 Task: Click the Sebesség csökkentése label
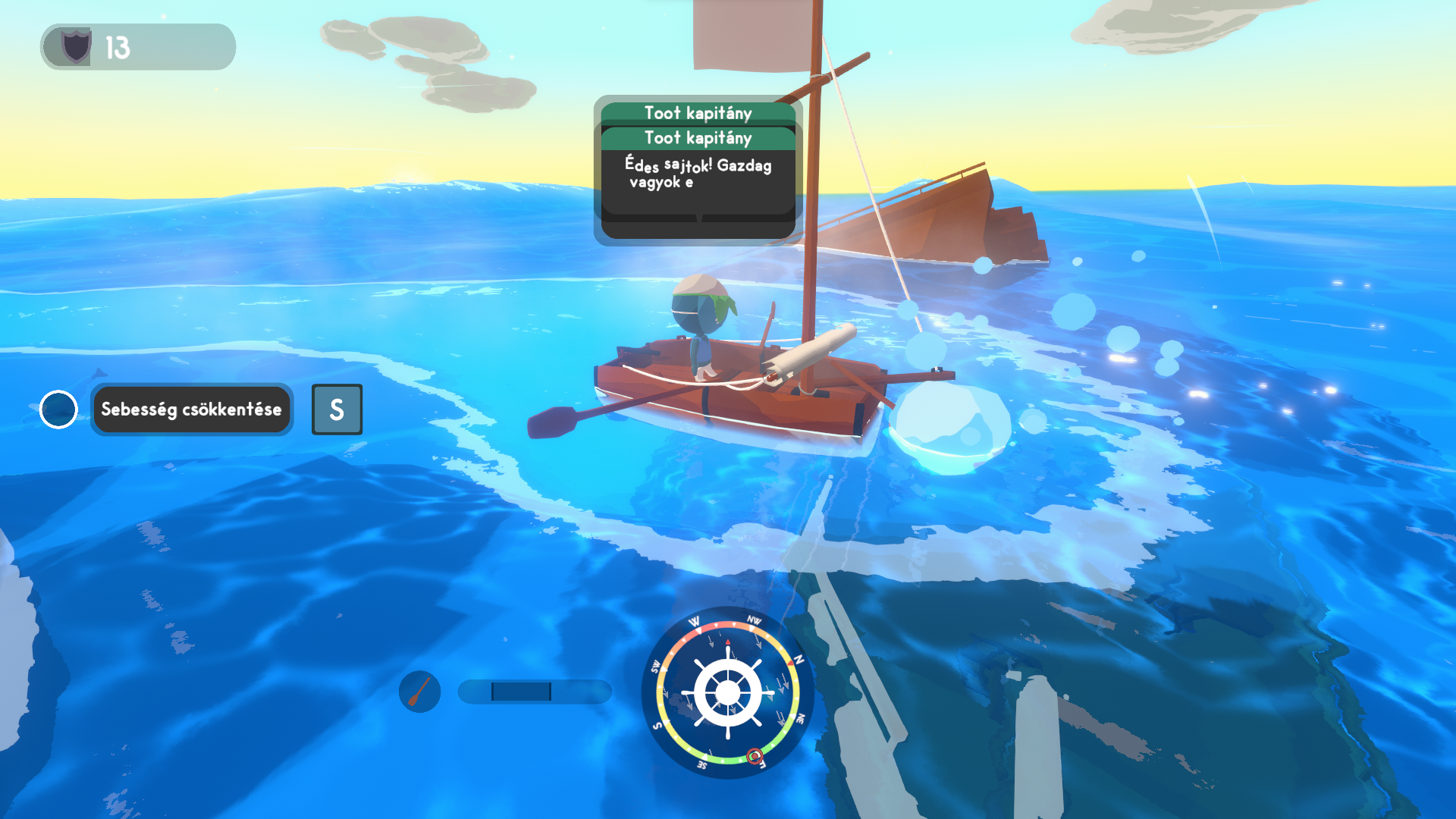191,409
